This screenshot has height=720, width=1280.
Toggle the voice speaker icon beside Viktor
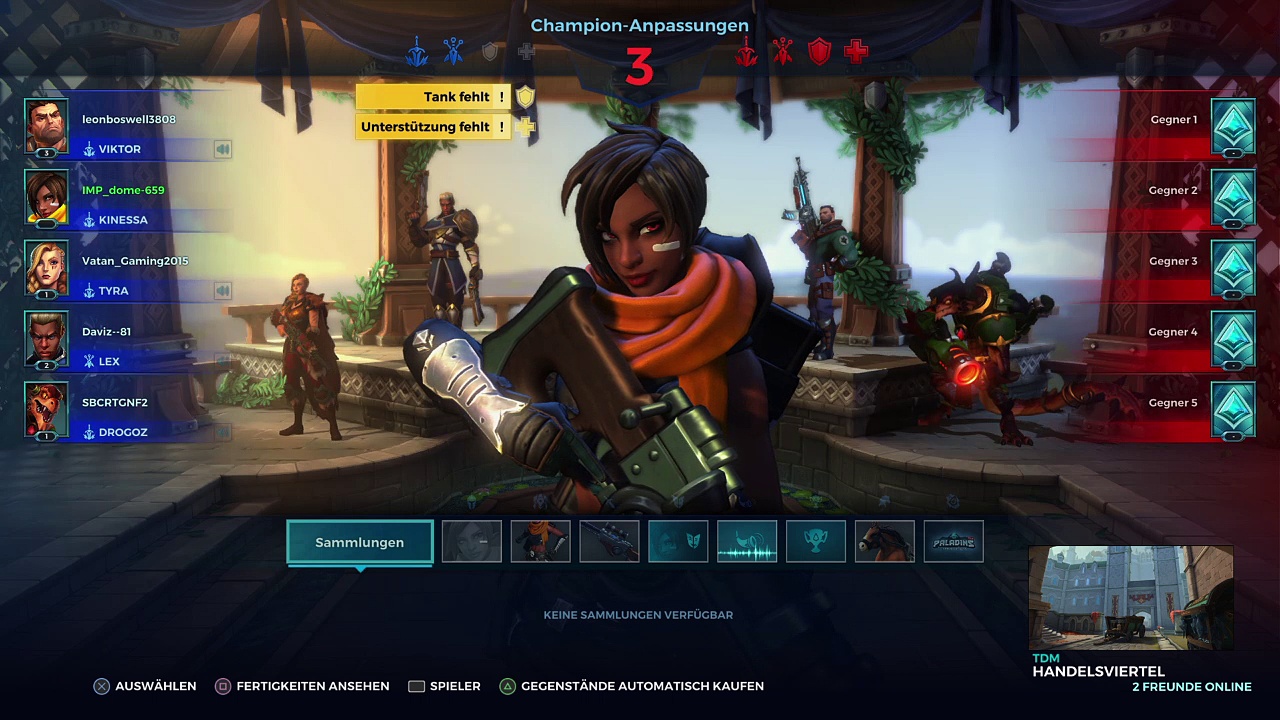[222, 149]
